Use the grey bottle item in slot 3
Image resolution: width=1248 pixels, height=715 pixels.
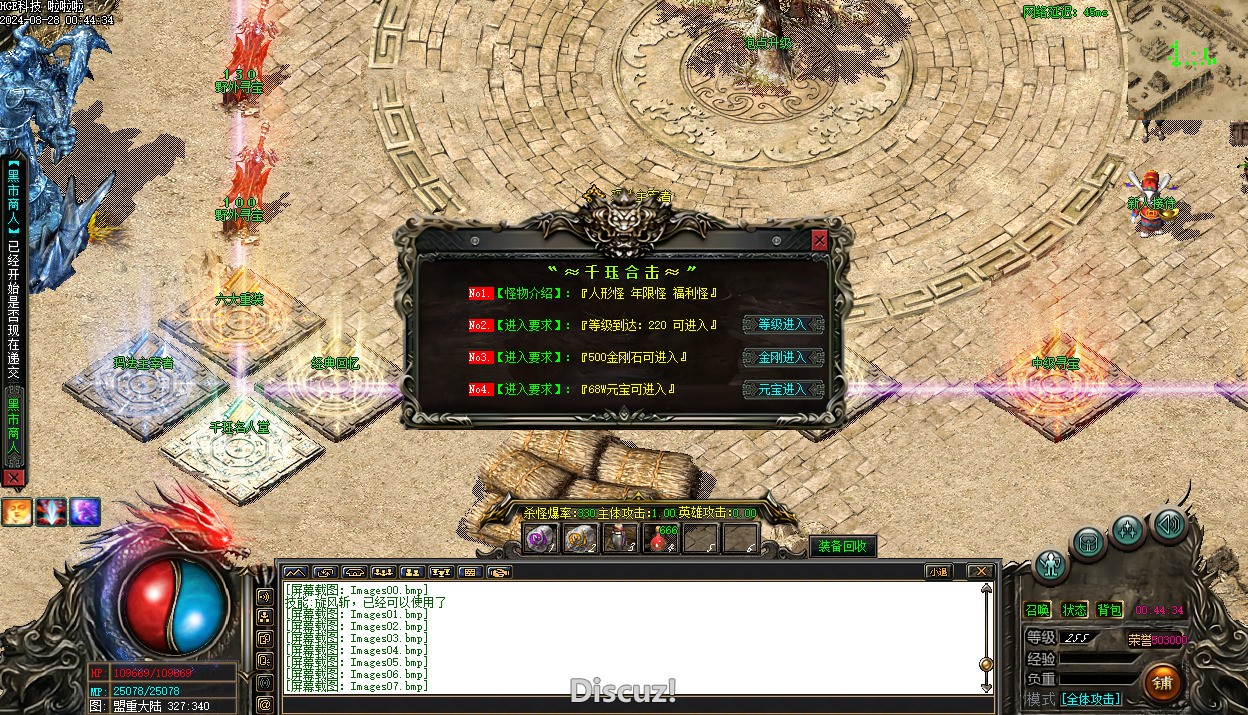point(620,539)
